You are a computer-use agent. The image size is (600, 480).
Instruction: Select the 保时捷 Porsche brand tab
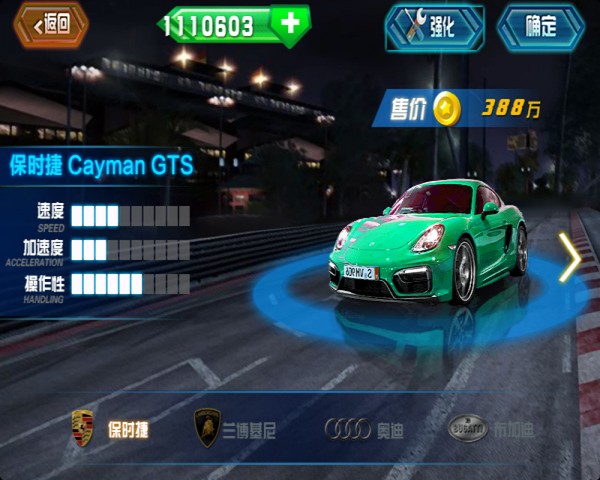click(110, 429)
